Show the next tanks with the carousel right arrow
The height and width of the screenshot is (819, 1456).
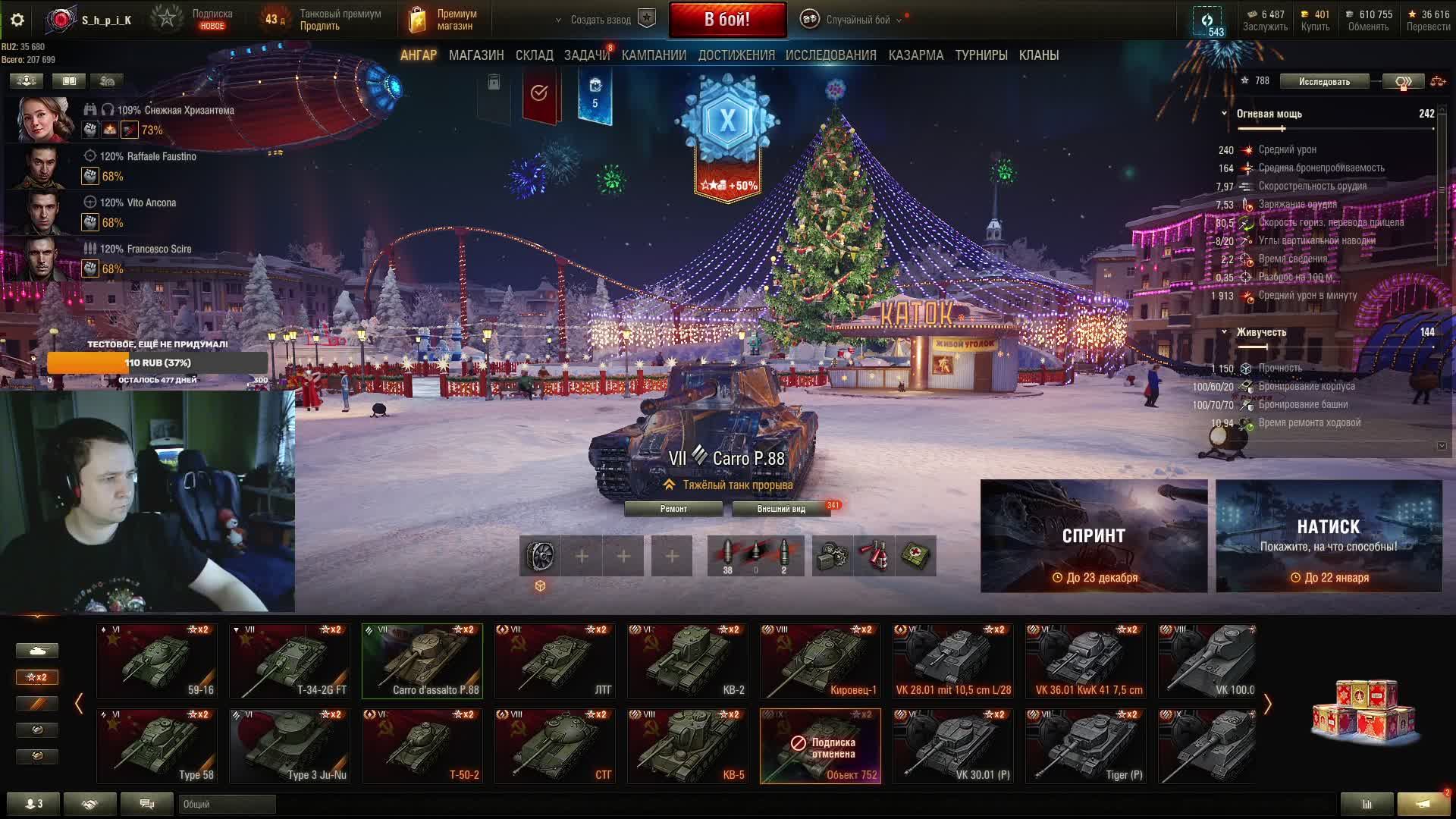coord(1267,704)
